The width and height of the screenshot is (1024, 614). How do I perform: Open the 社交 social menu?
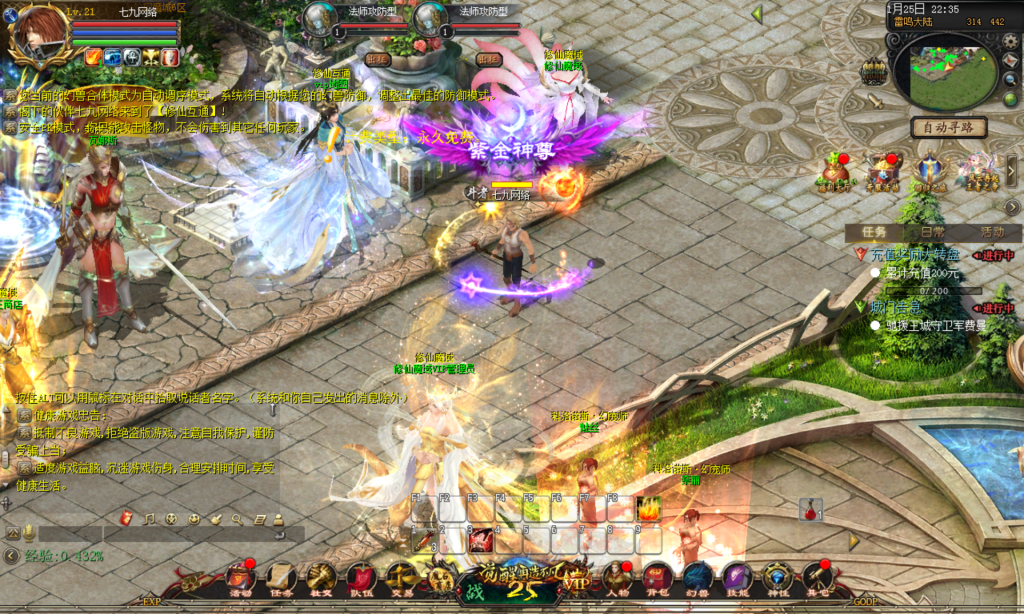[x=320, y=577]
